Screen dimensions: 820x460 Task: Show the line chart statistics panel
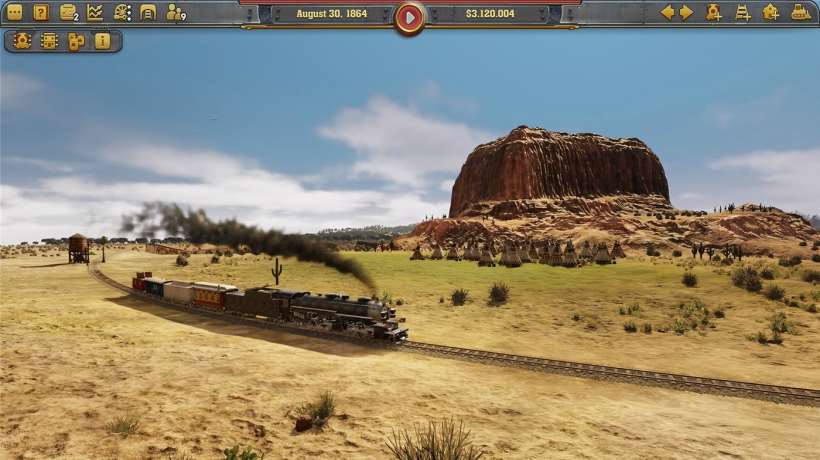(x=95, y=12)
